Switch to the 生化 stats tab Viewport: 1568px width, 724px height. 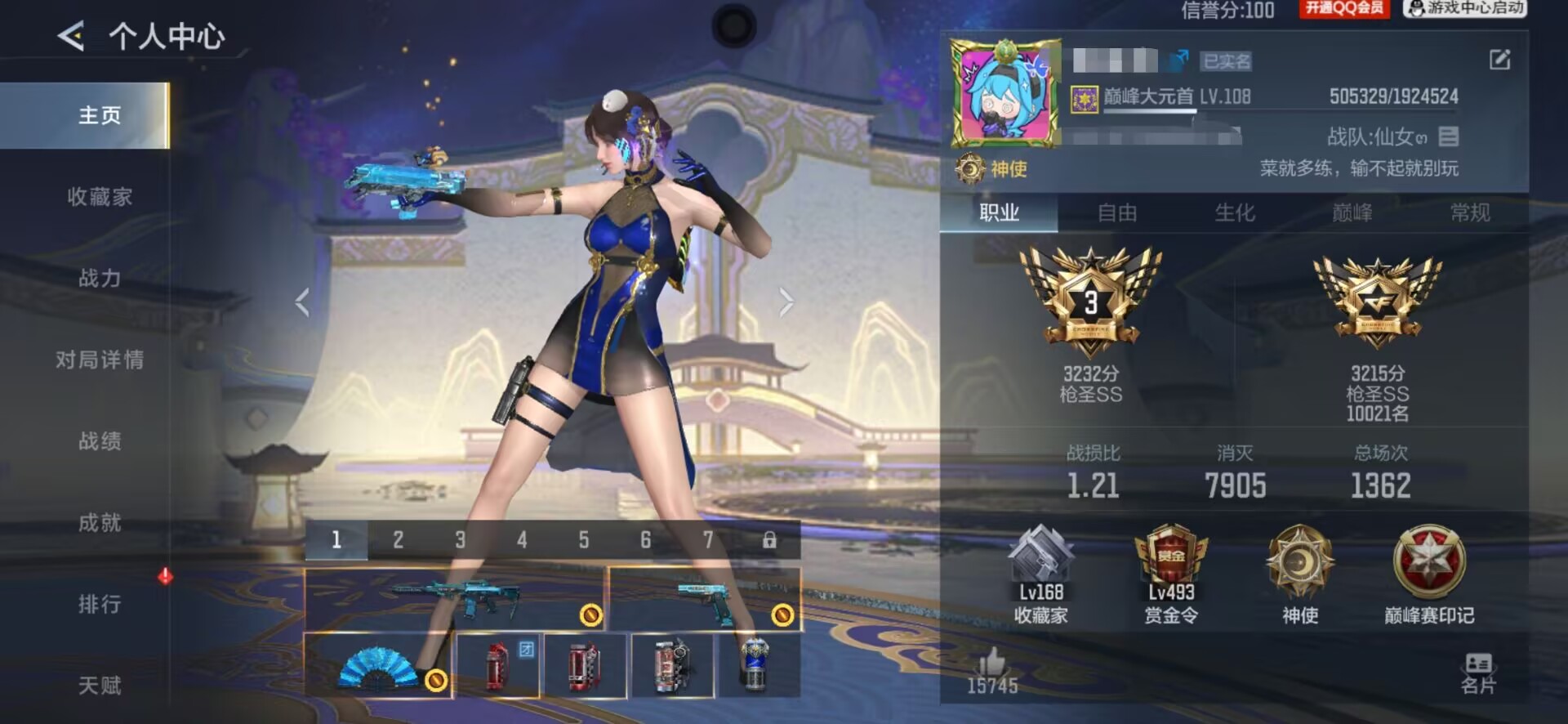(x=1234, y=213)
